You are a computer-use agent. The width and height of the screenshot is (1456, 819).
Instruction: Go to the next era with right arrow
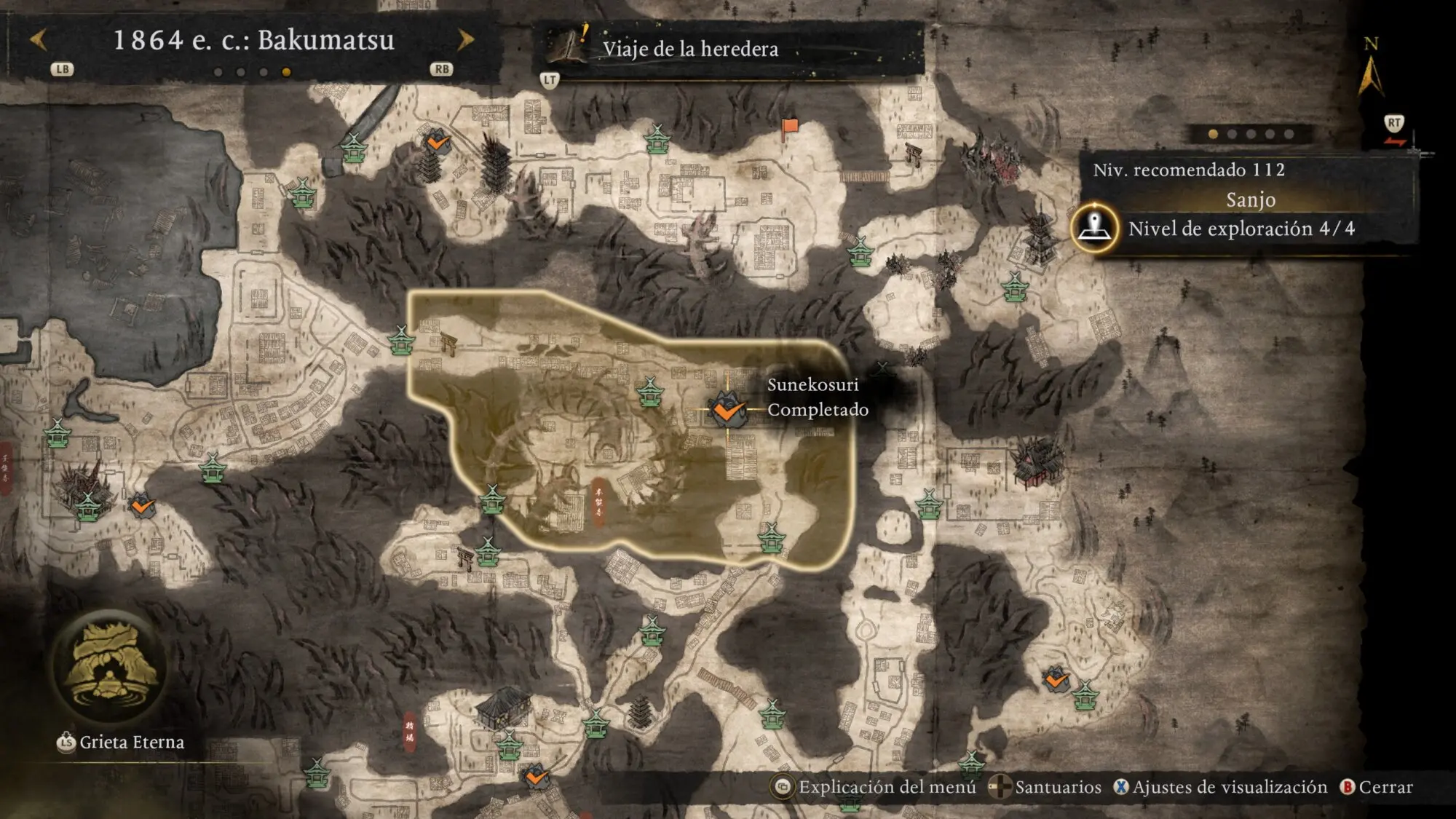tap(466, 39)
